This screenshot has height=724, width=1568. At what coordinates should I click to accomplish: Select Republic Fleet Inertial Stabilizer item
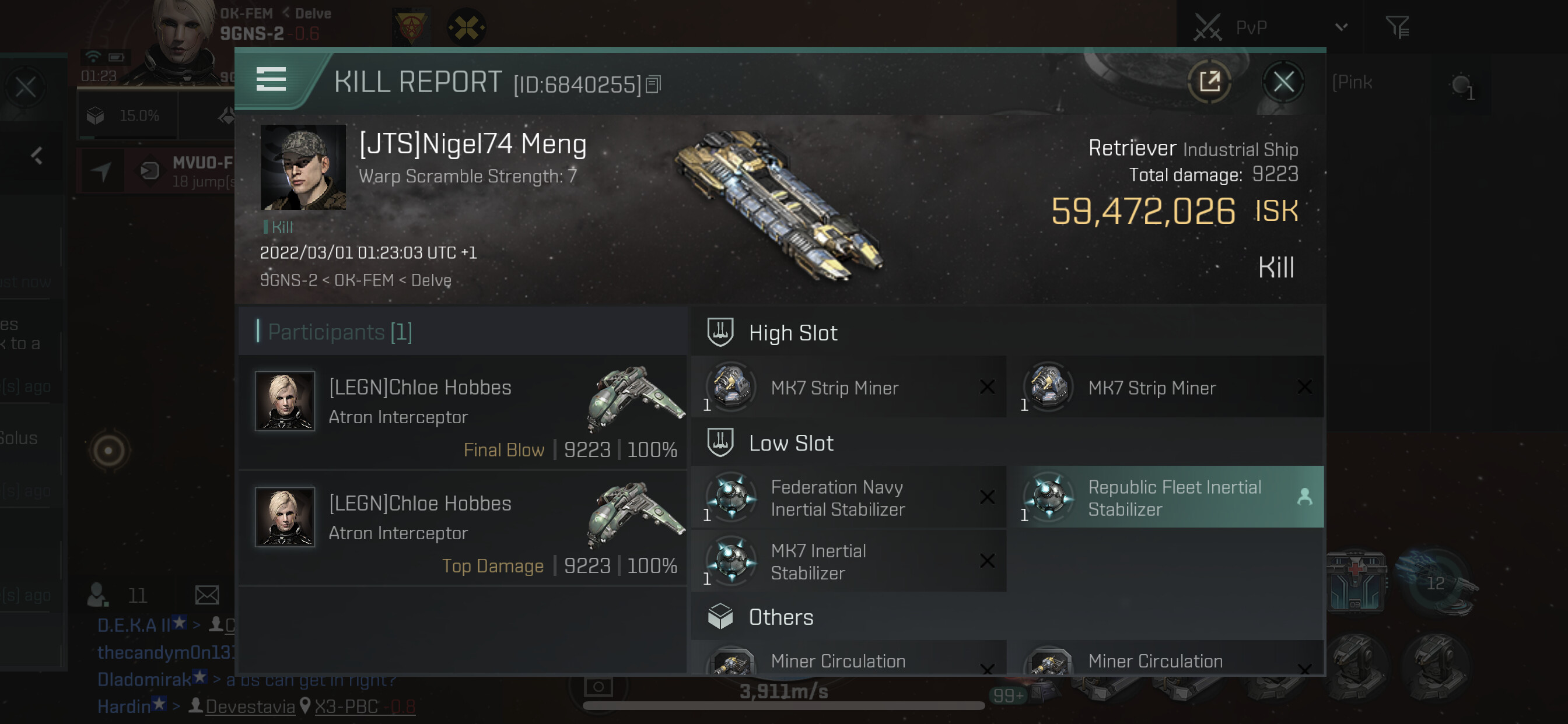pos(1165,498)
